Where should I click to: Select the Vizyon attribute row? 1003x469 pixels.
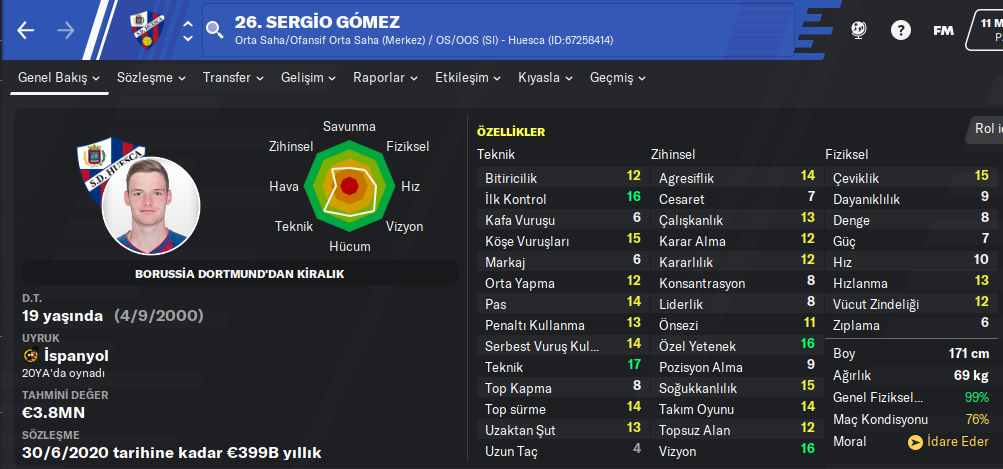[x=734, y=451]
